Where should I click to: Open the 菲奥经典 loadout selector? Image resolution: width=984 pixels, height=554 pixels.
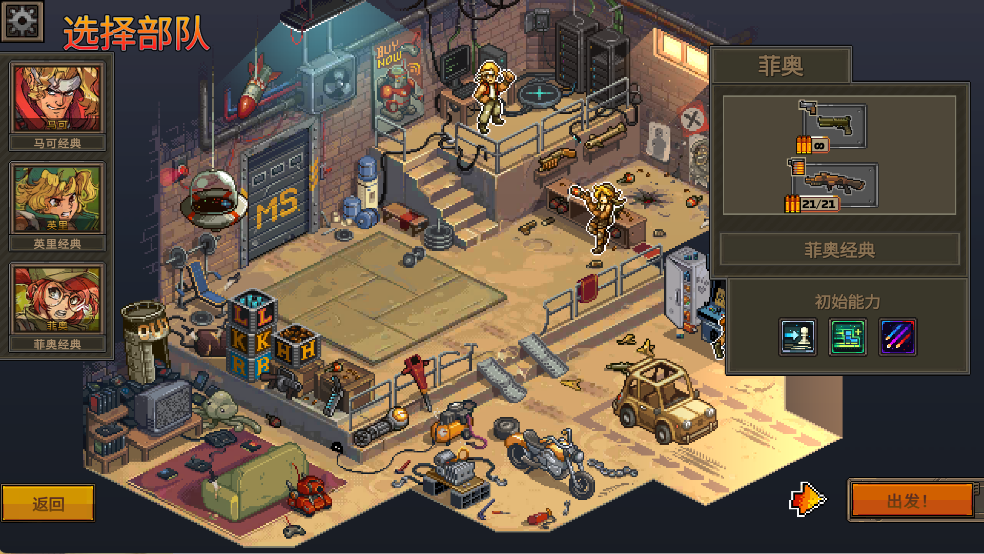click(x=839, y=250)
